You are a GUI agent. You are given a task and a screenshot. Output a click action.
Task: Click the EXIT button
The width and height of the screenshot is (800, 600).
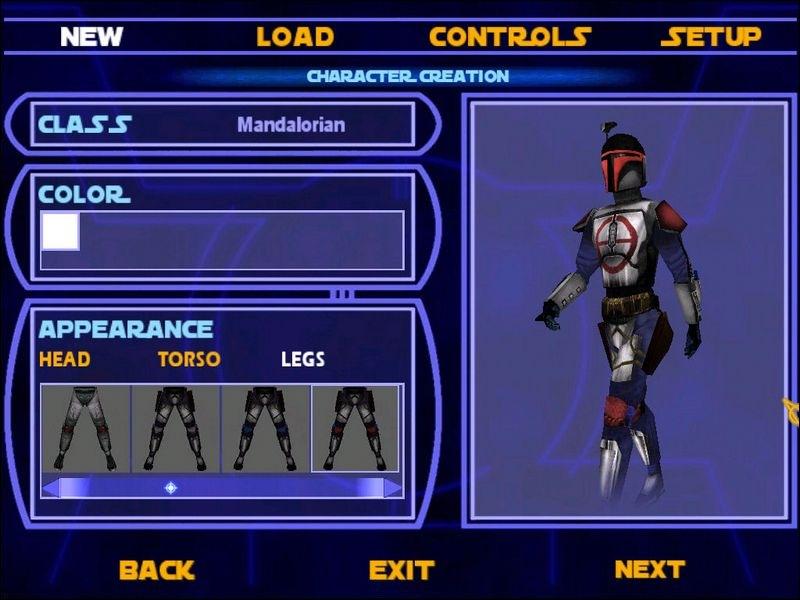(401, 570)
